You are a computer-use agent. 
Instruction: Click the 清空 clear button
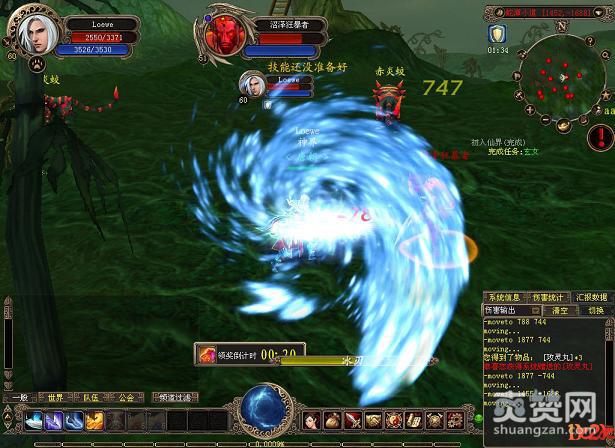tap(562, 311)
